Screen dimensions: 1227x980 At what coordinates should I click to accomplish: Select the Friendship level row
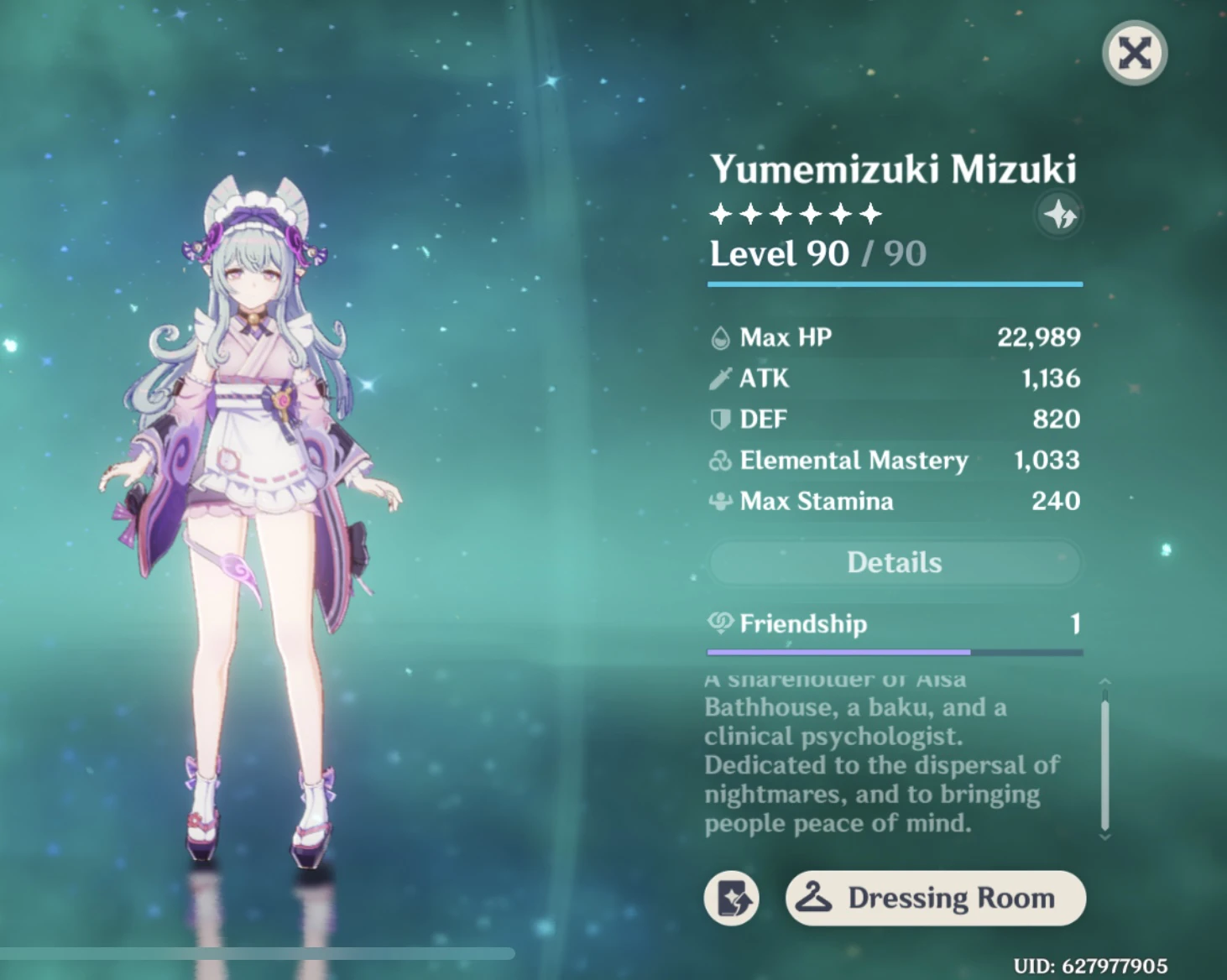tap(895, 623)
